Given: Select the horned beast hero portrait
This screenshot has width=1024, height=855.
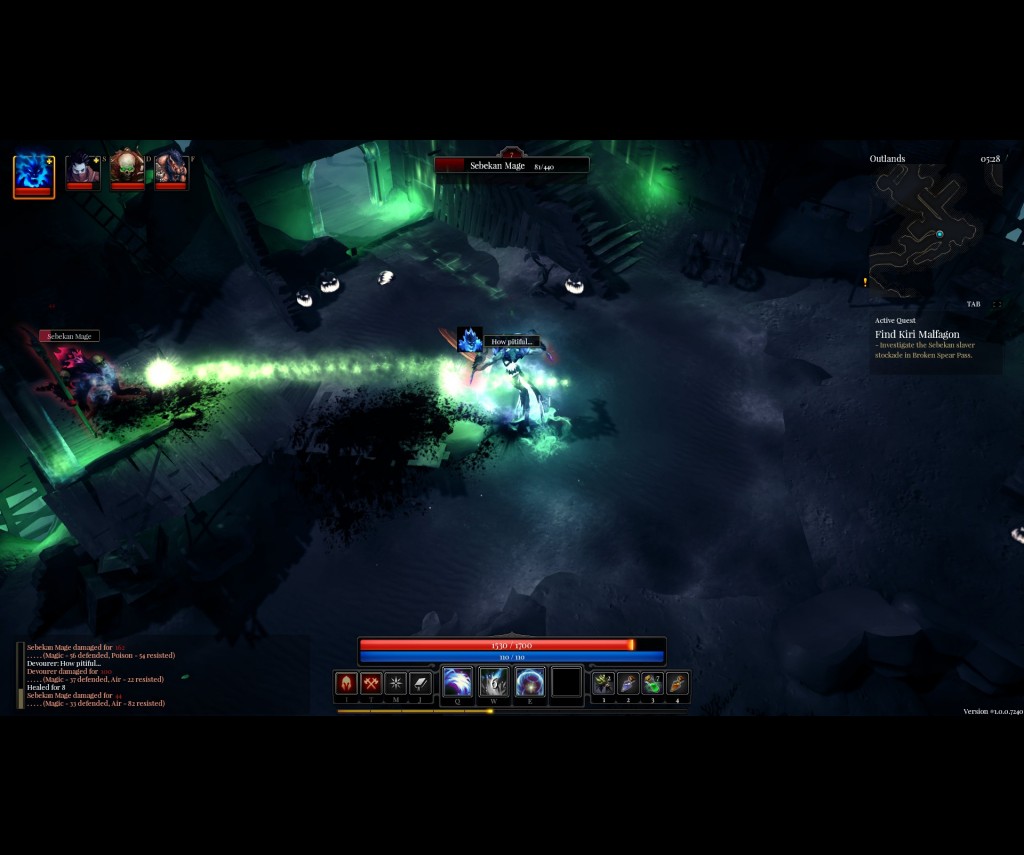Looking at the screenshot, I should point(171,168).
